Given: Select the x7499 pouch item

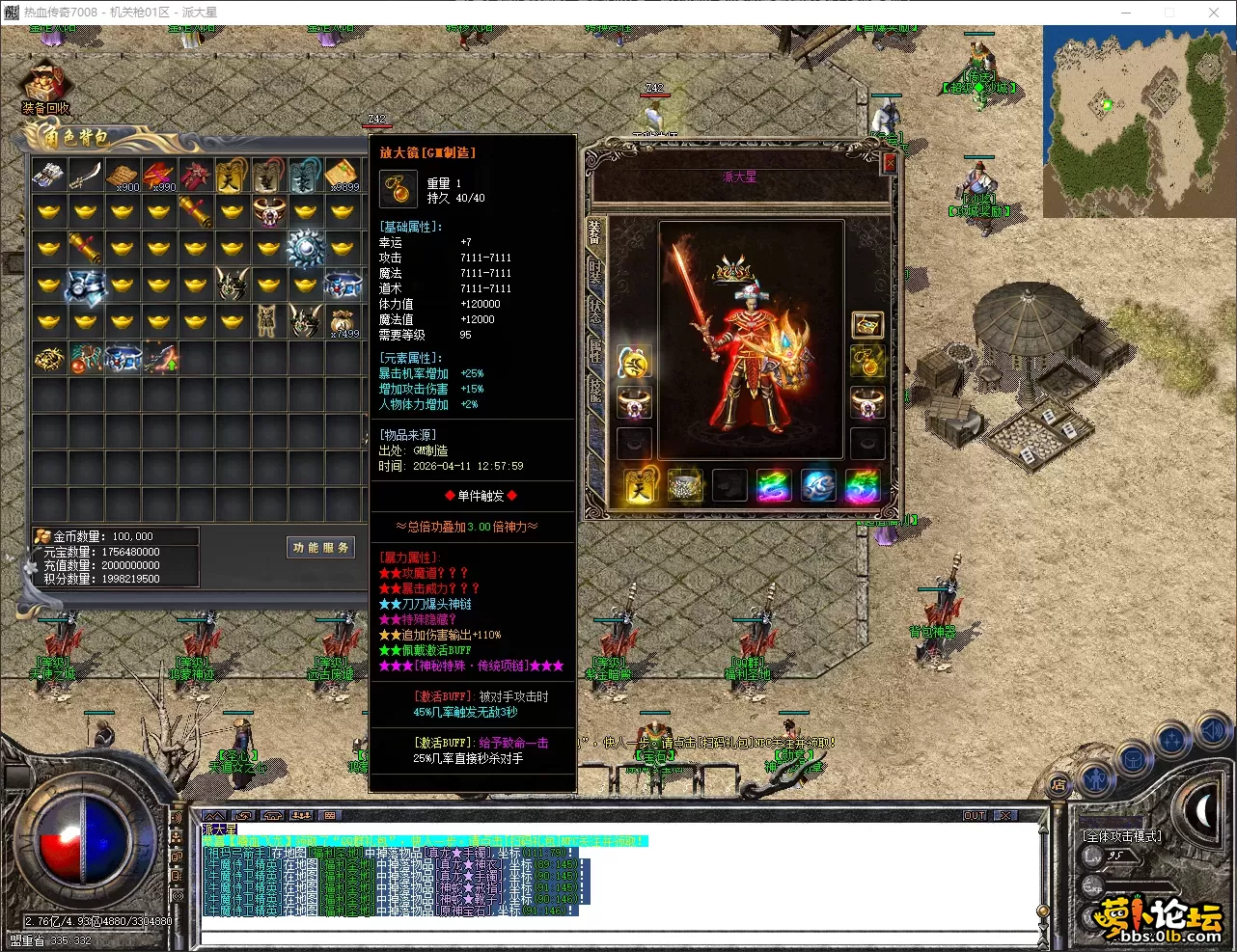Looking at the screenshot, I should tap(343, 321).
